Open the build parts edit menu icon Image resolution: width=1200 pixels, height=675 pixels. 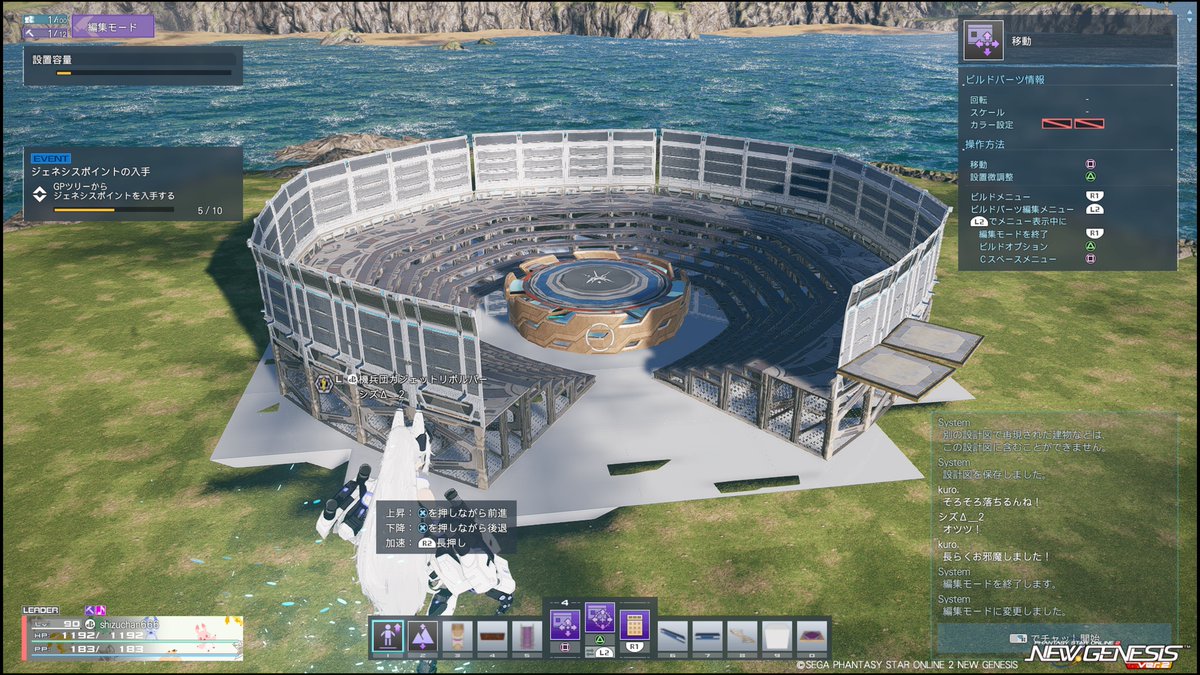coord(600,624)
